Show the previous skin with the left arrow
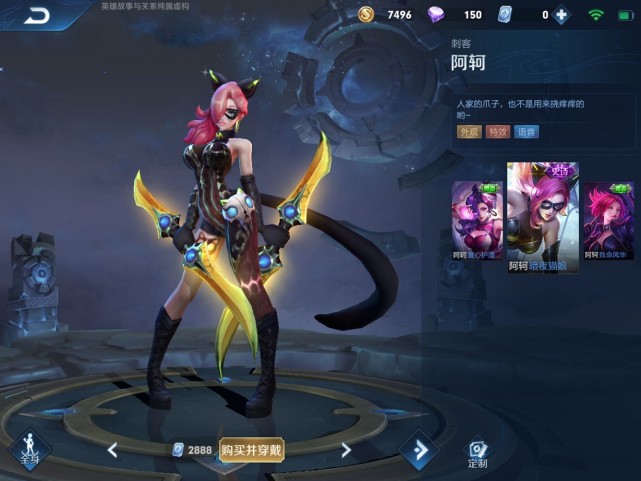The image size is (641, 481). point(113,450)
